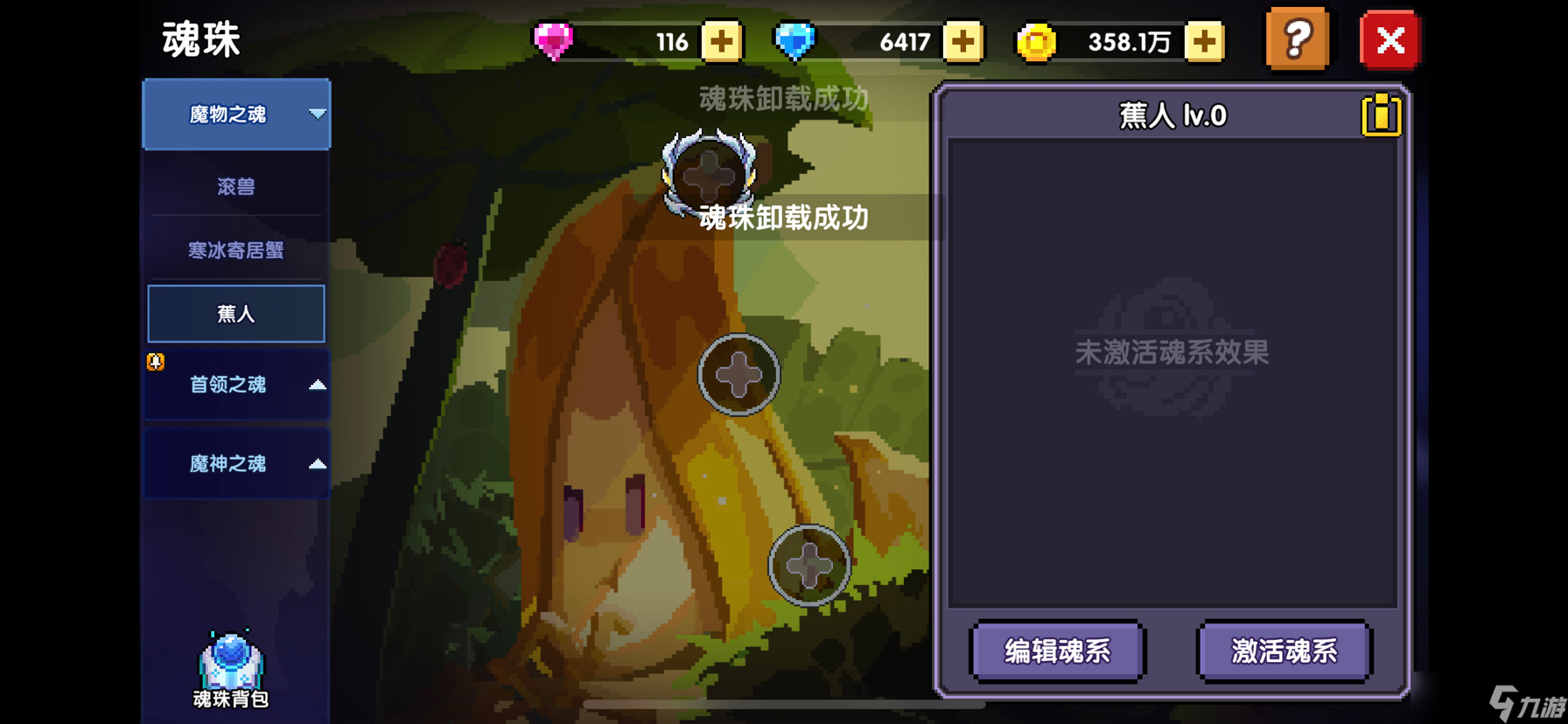Open the info icon on 蕉人 panel header

(1380, 114)
